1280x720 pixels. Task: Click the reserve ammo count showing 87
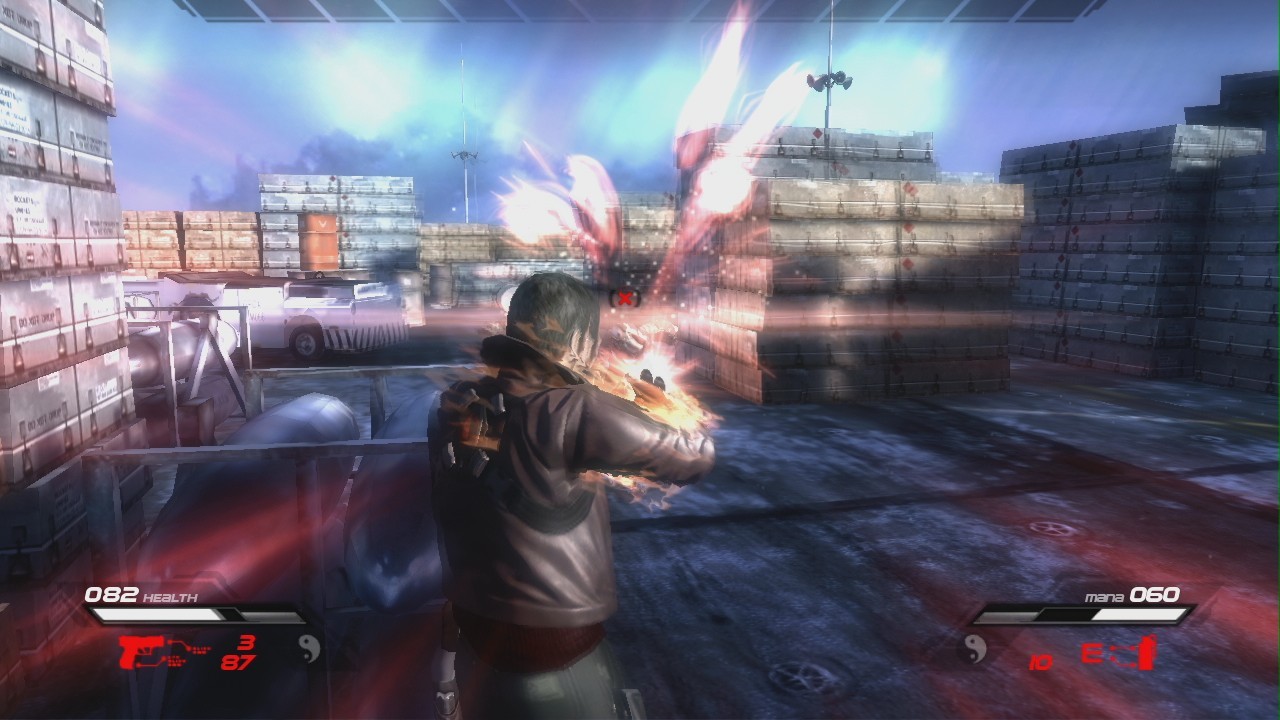click(238, 662)
